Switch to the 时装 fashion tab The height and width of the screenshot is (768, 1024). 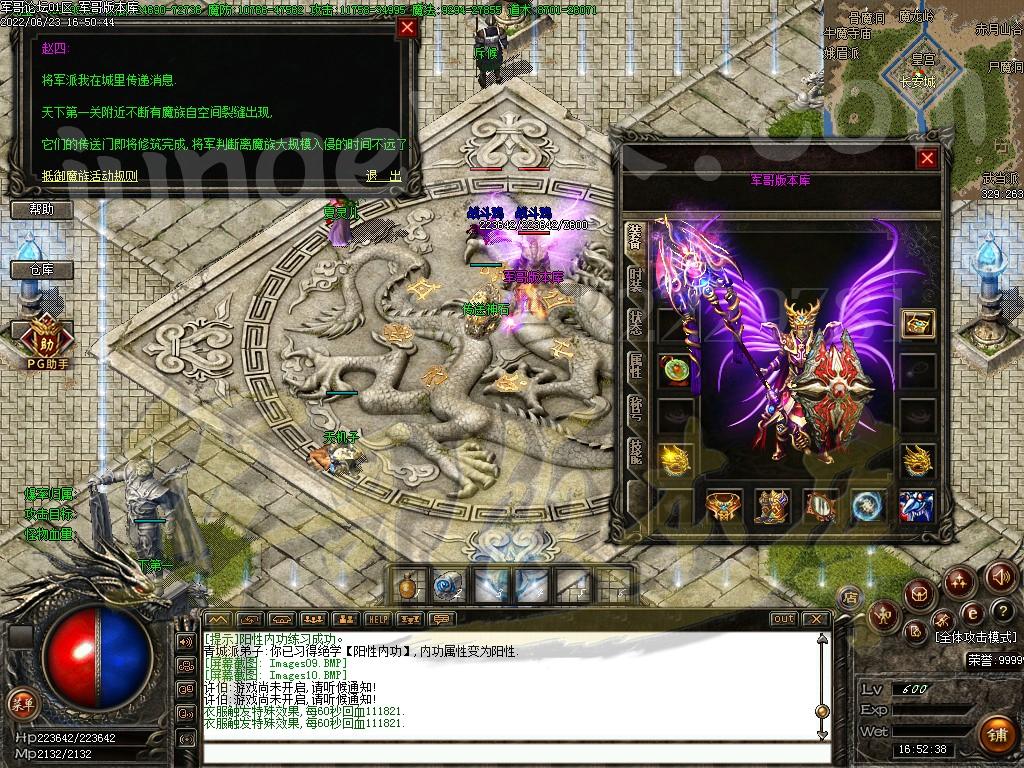(635, 279)
